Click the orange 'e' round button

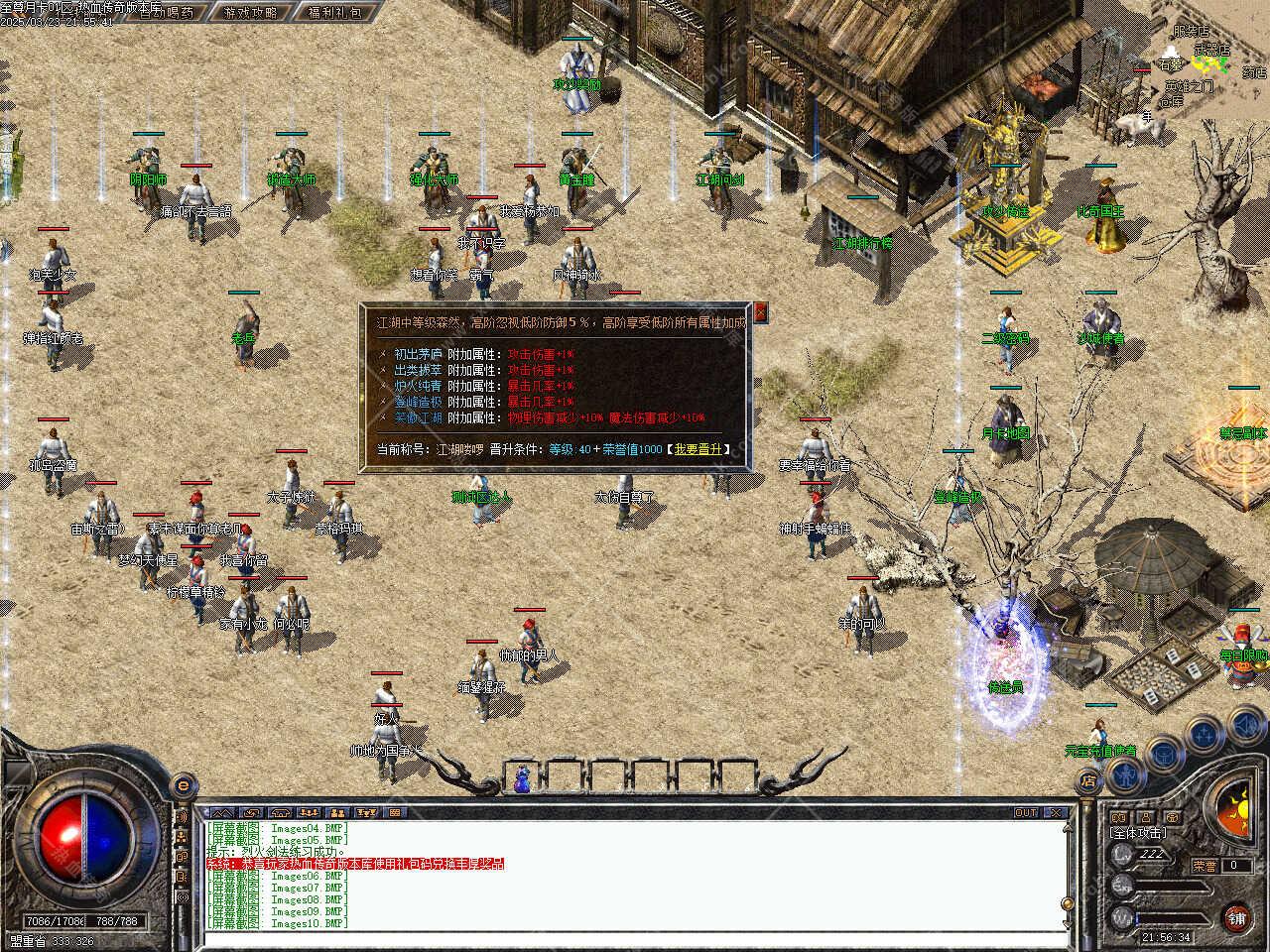click(x=182, y=785)
